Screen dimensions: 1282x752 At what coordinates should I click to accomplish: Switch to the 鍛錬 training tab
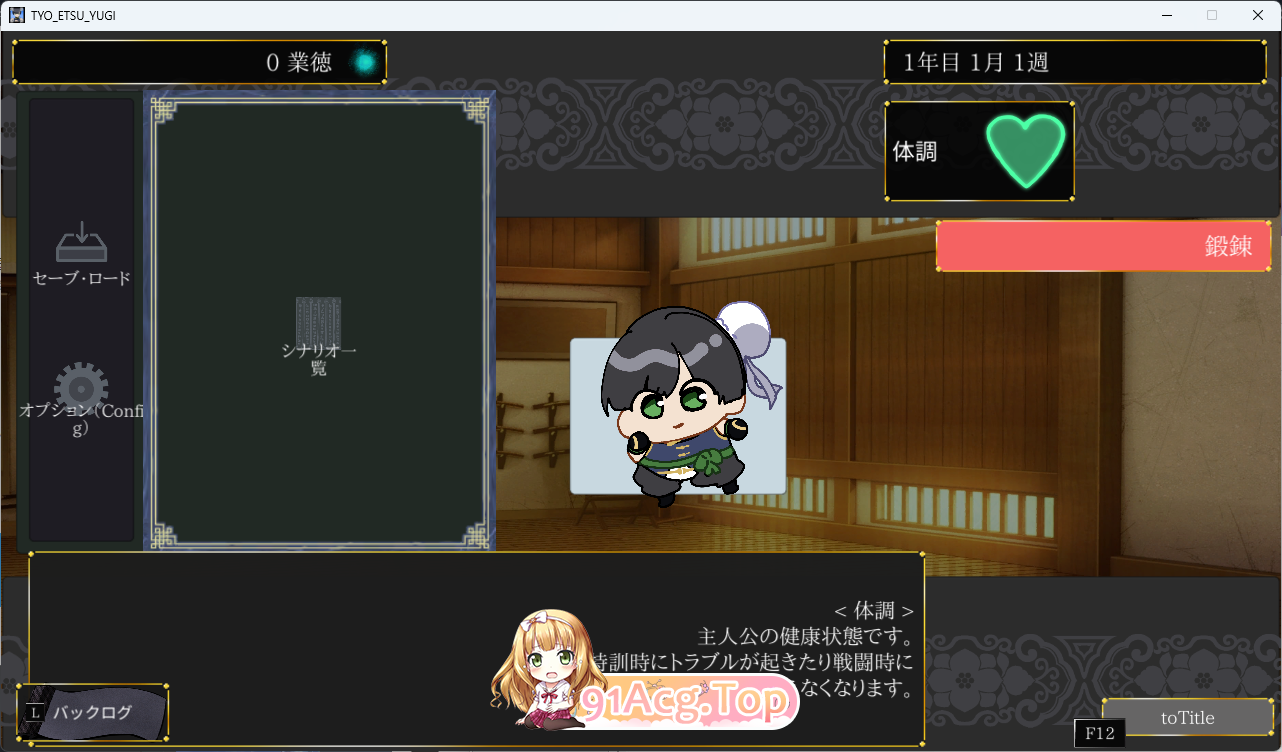[x=1103, y=246]
